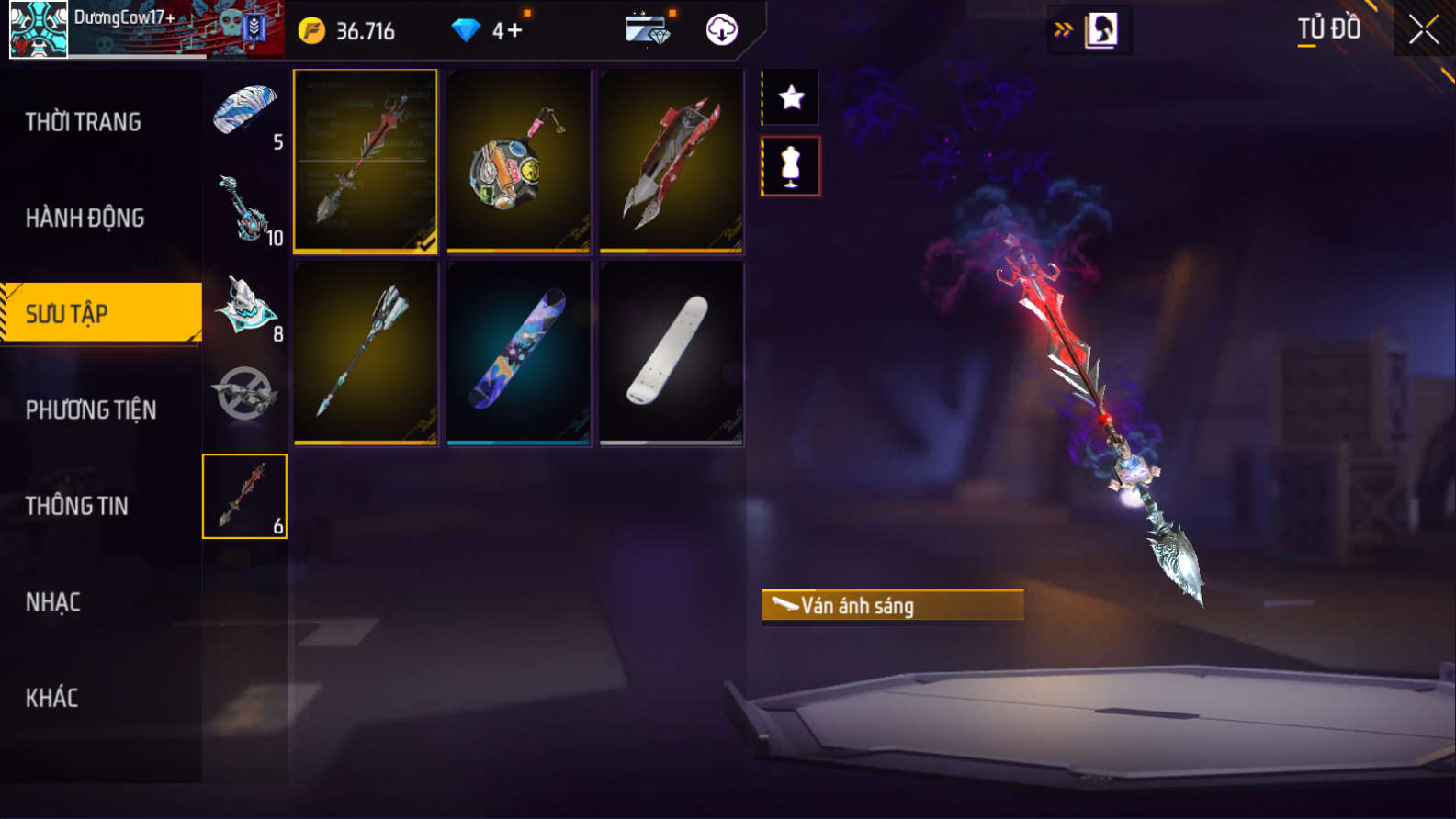1456x819 pixels.
Task: Choose the sticker-covered frying pan item
Action: click(x=518, y=161)
